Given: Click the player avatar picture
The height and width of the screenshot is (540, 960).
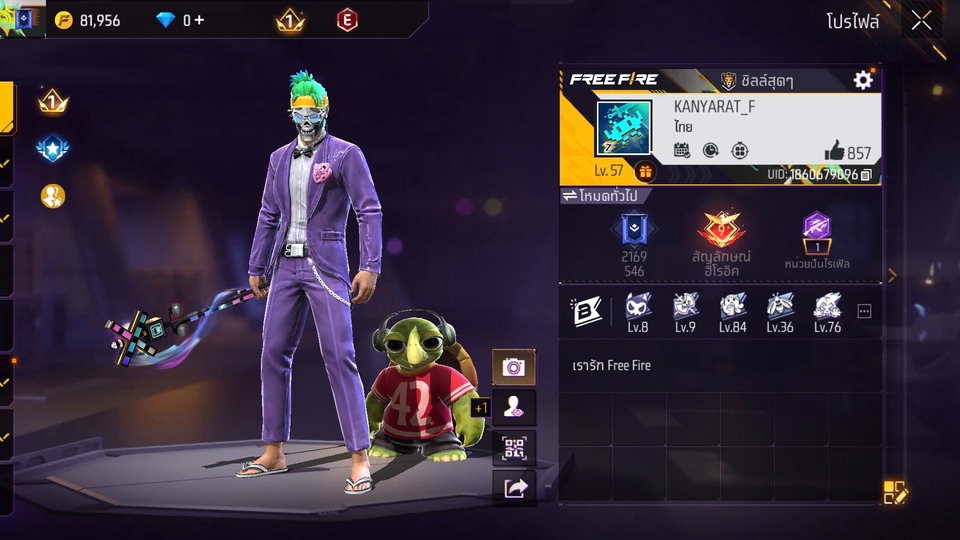Looking at the screenshot, I should (624, 128).
